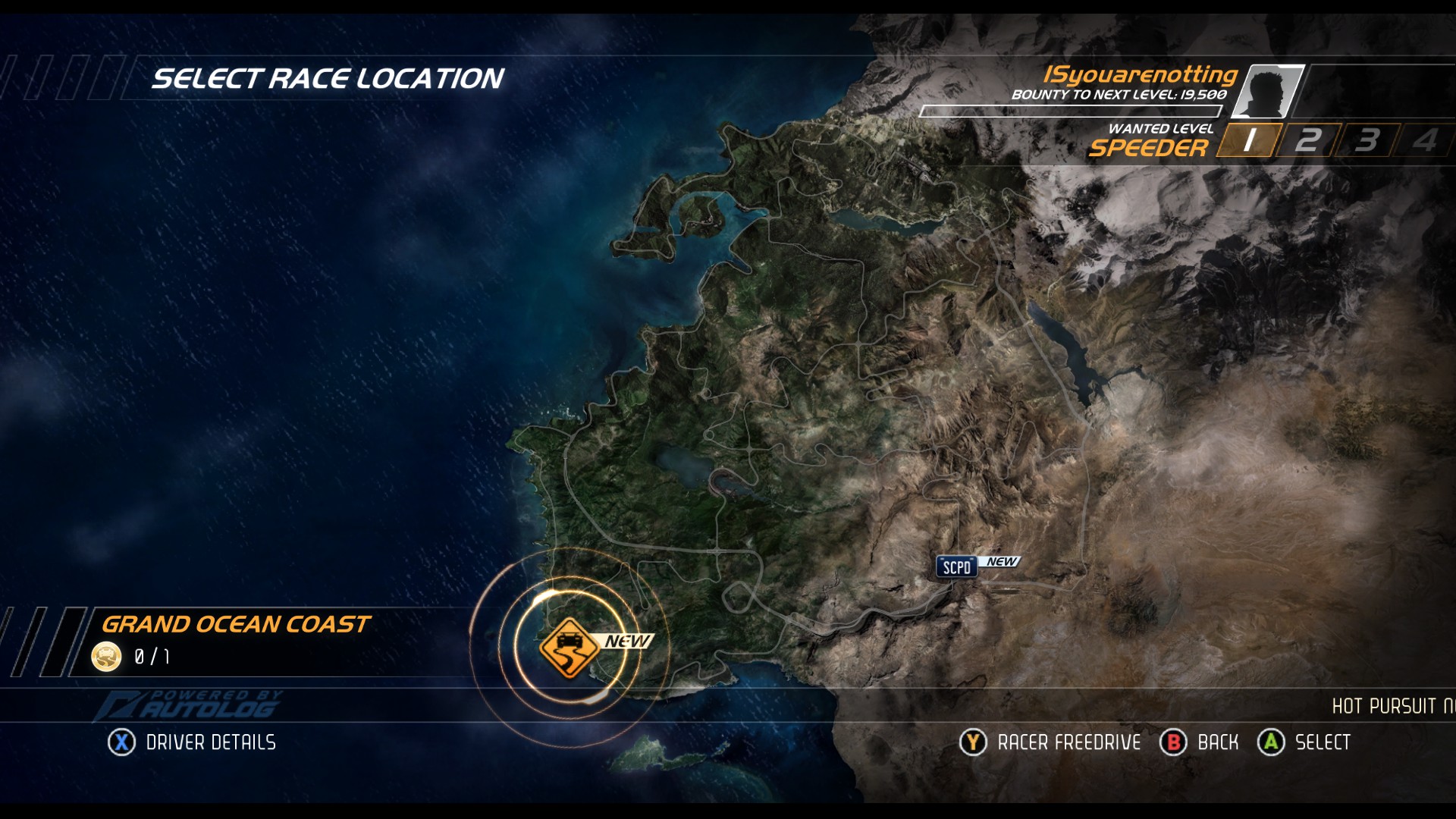
Task: Choose the SCPD map marker
Action: (x=956, y=567)
